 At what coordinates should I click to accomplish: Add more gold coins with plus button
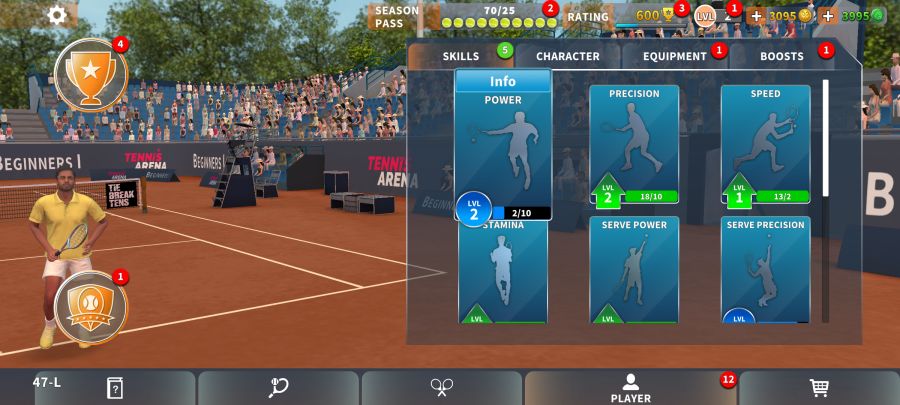[x=756, y=16]
